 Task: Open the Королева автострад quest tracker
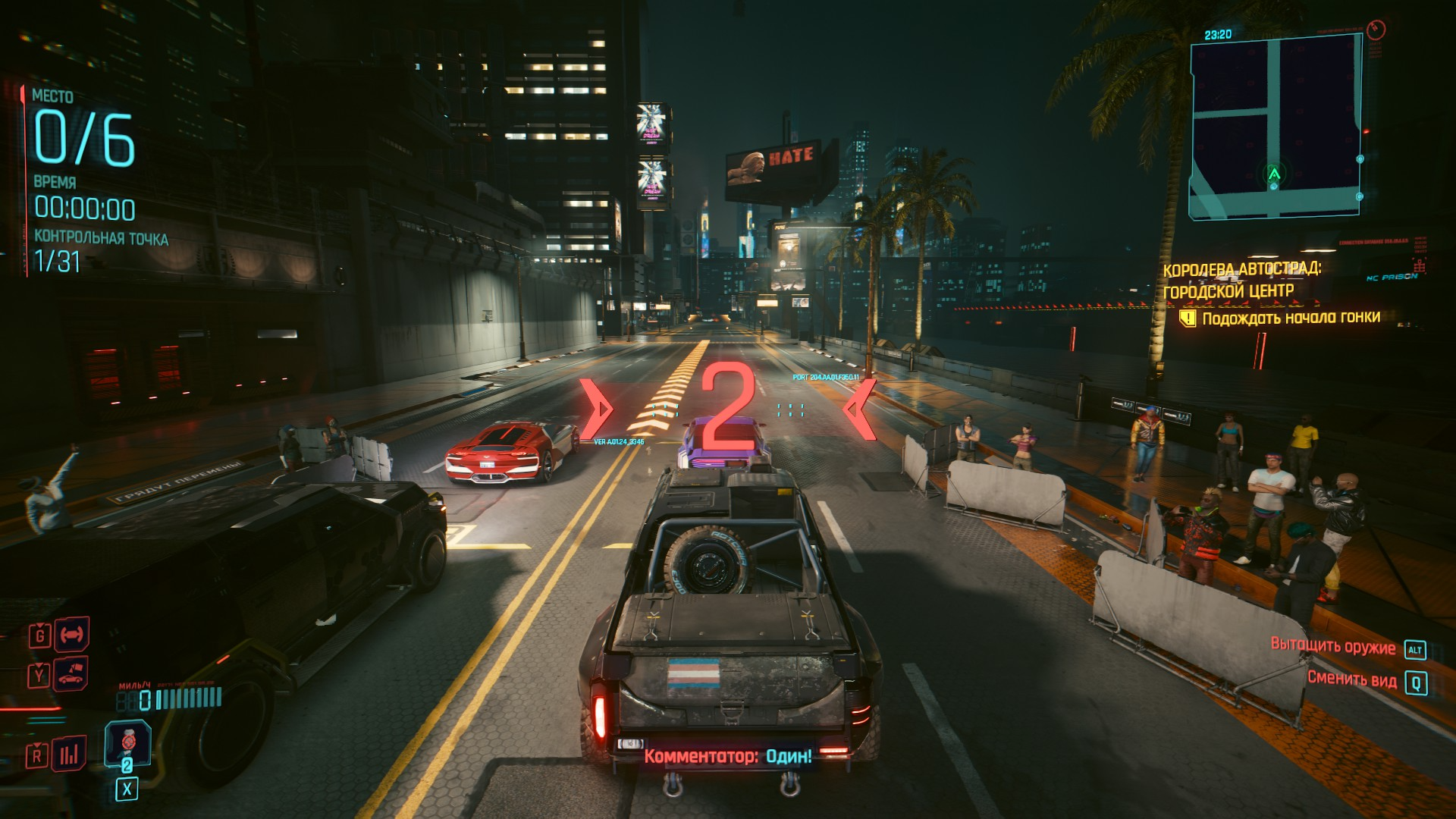(x=1241, y=280)
